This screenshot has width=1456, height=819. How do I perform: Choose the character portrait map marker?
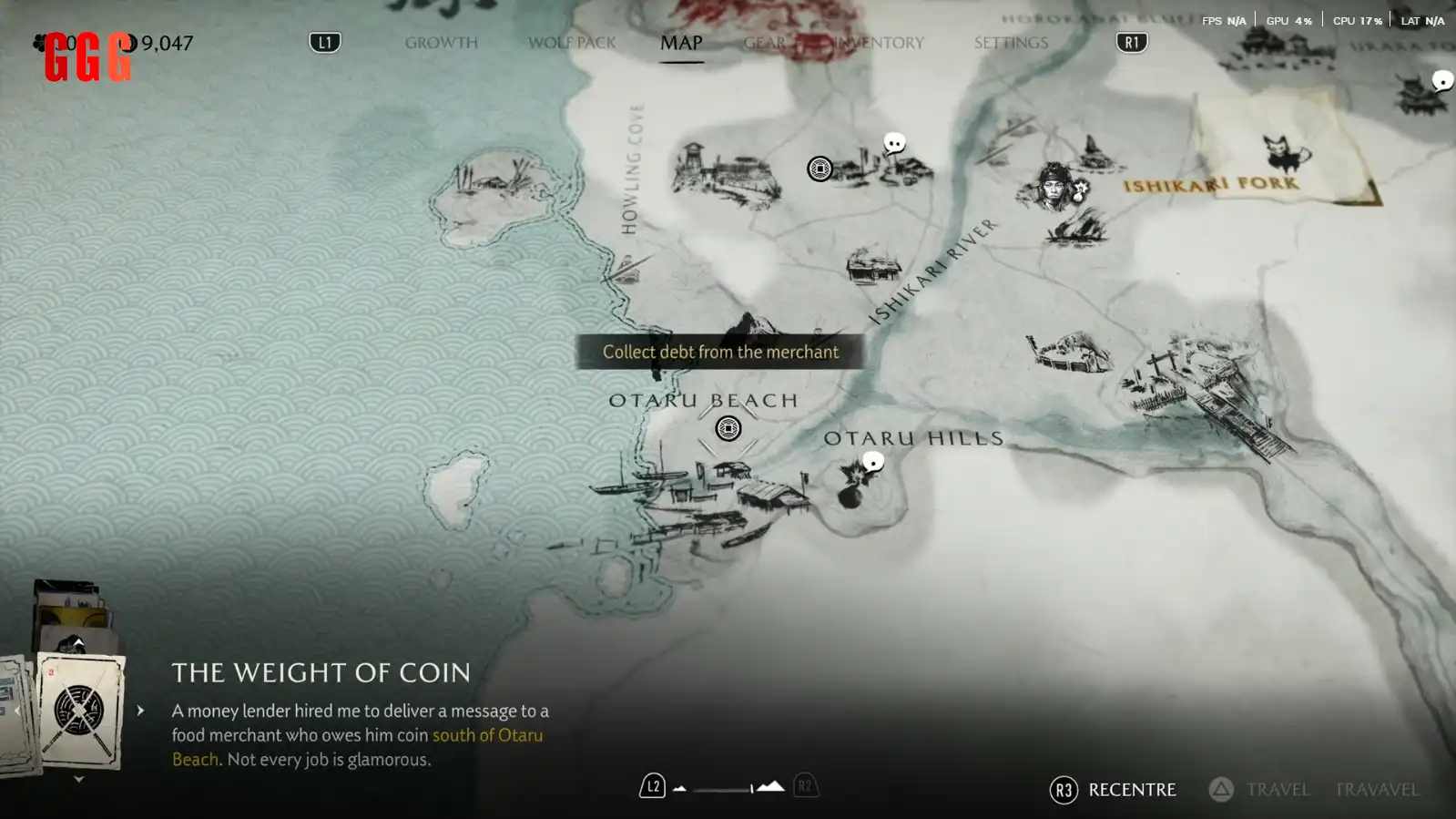tap(1054, 185)
